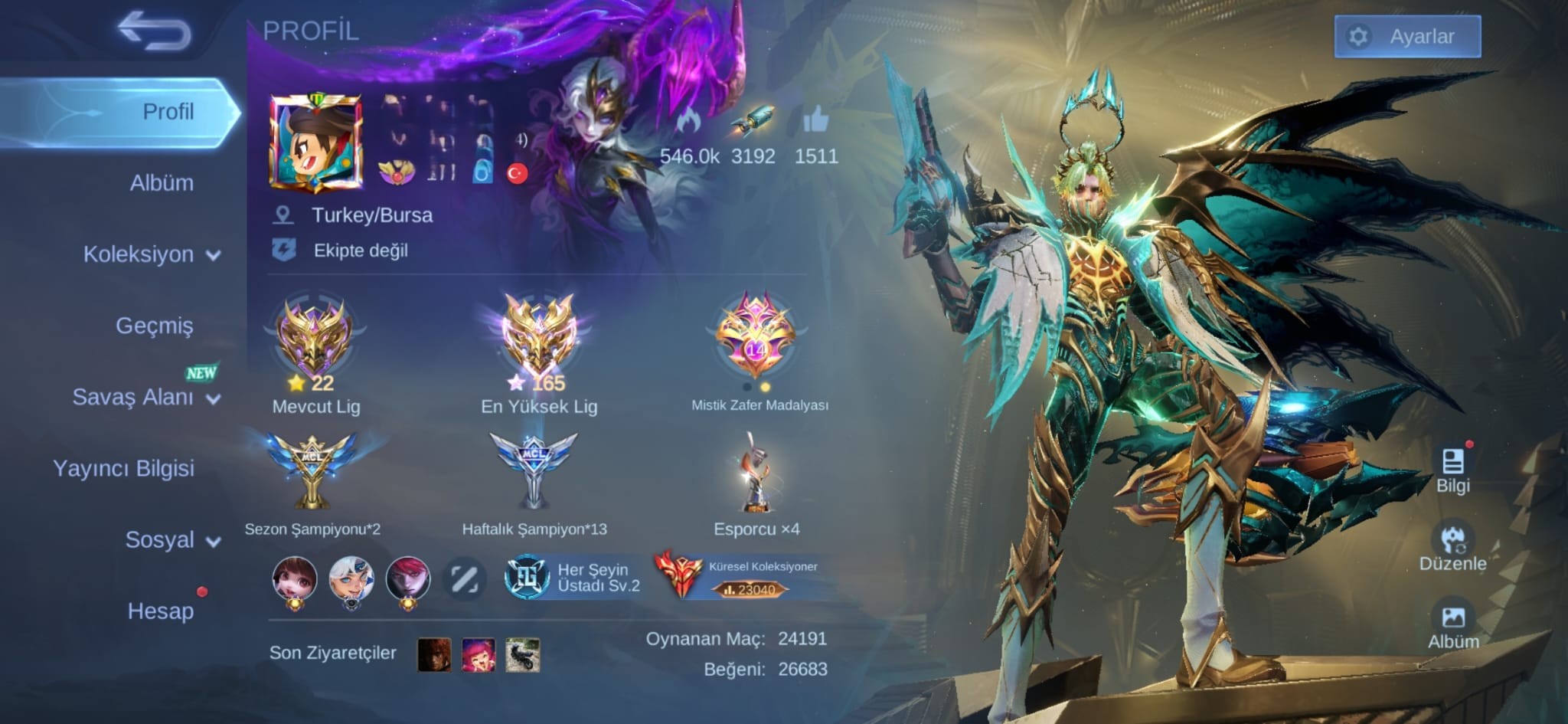Switch to the Profil tab
Screen dimensions: 1568x724
click(168, 112)
